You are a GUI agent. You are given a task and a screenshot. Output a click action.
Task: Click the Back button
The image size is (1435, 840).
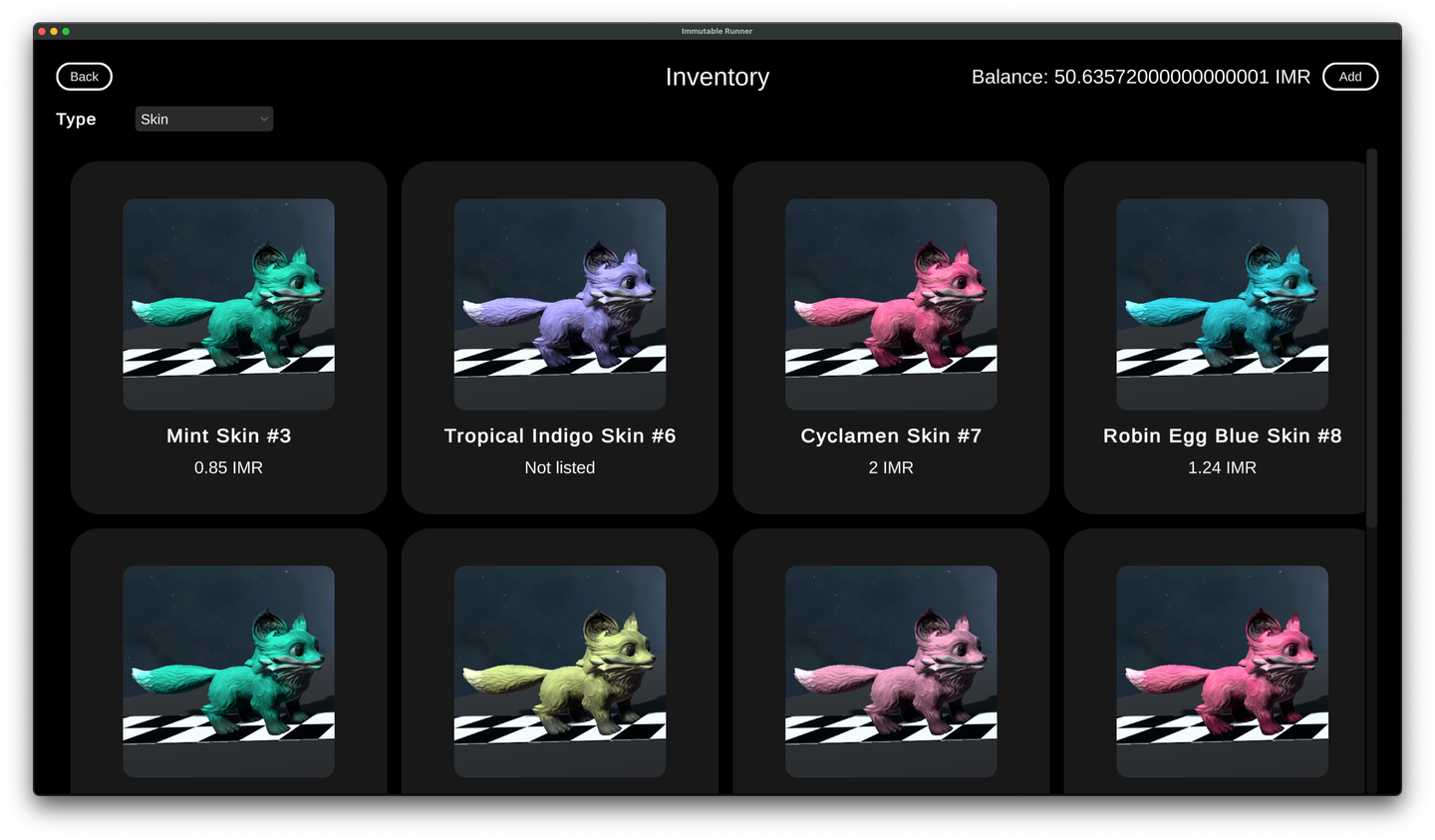84,76
